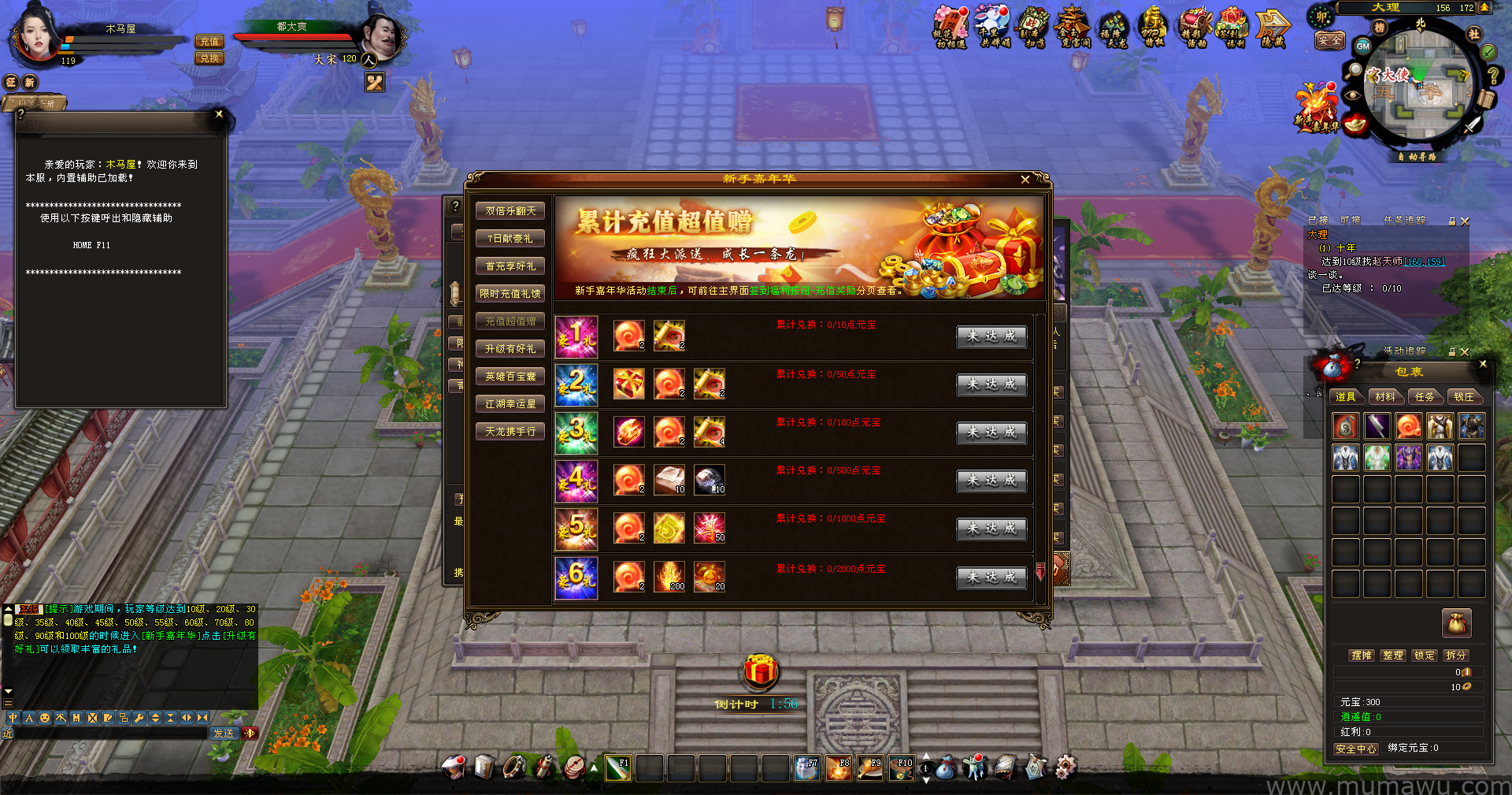Click 未达成 button for gift tier 6

point(991,578)
